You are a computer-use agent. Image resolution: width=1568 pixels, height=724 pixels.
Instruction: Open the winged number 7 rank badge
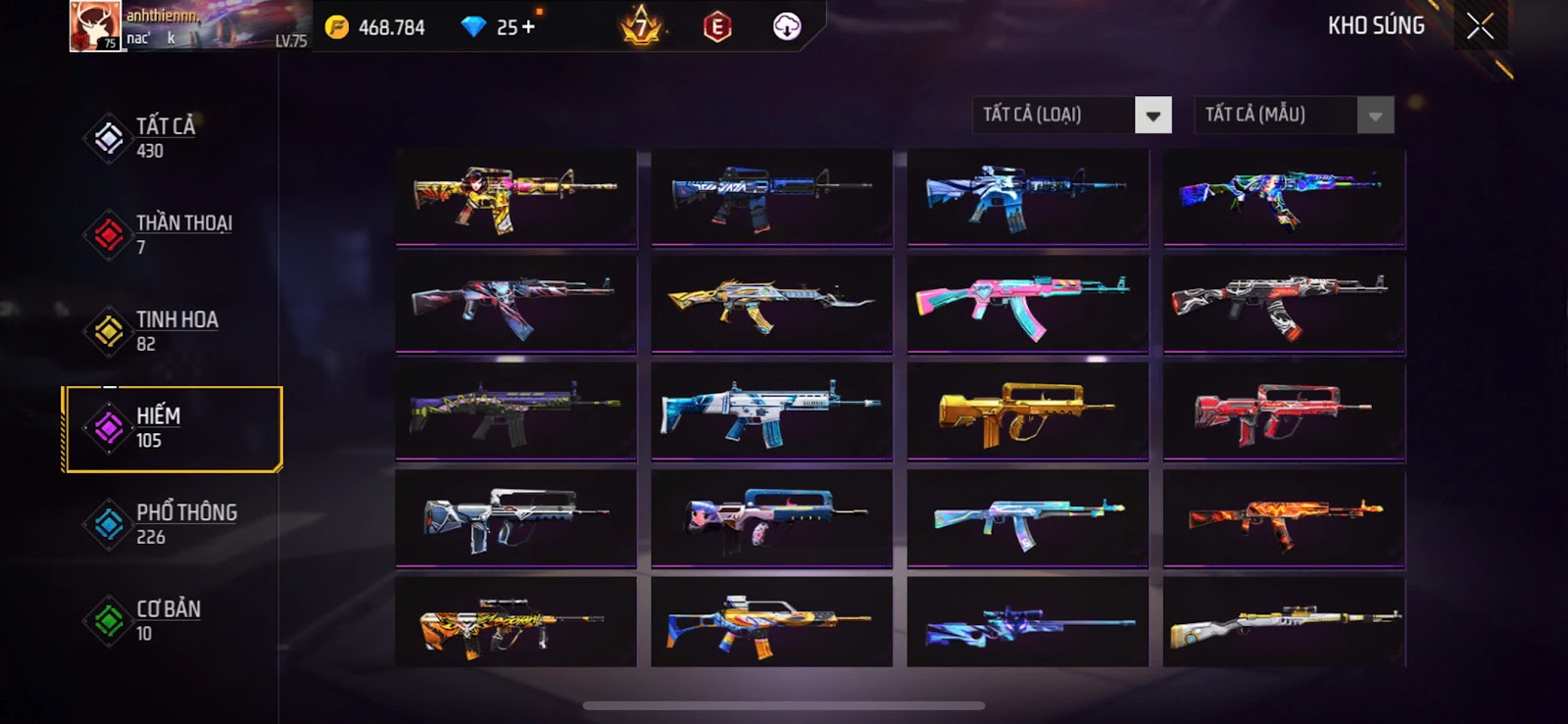click(x=642, y=27)
